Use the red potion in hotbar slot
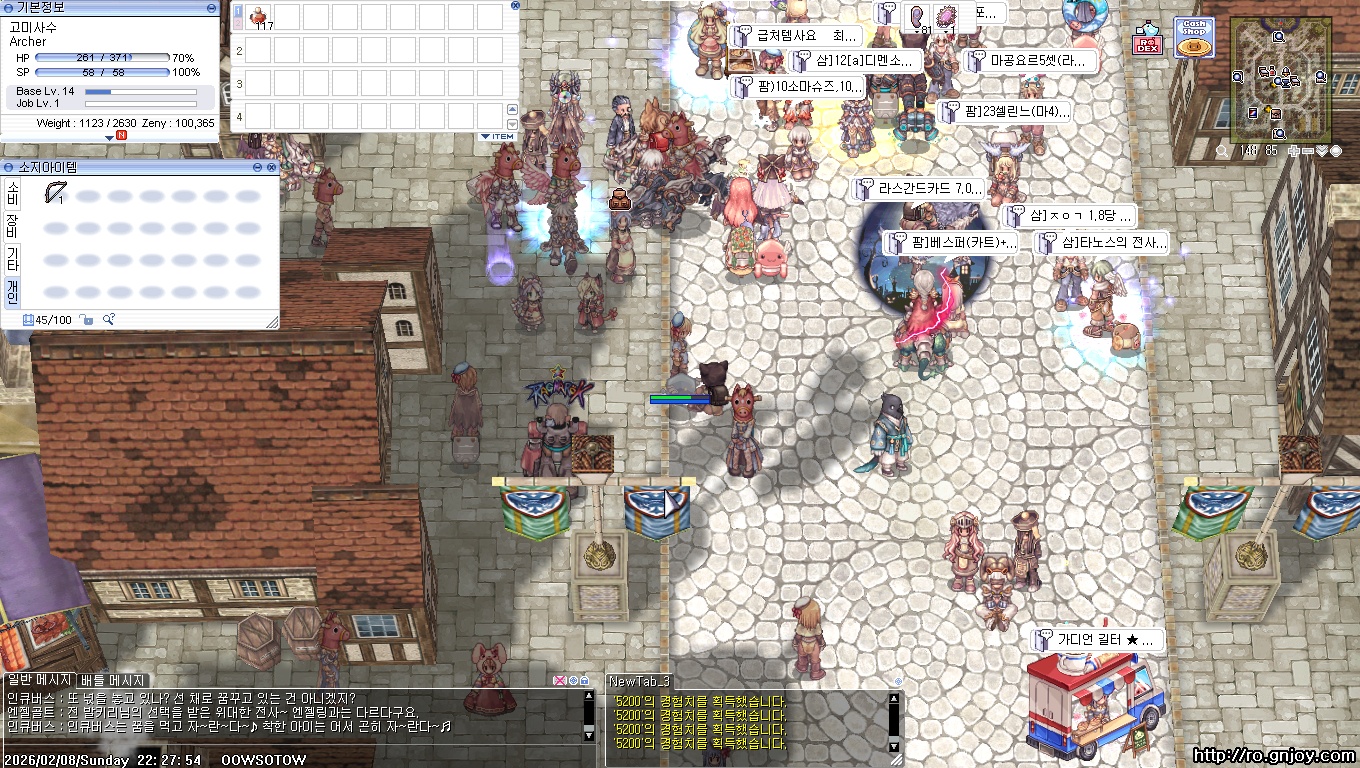This screenshot has width=1360, height=768. click(258, 17)
